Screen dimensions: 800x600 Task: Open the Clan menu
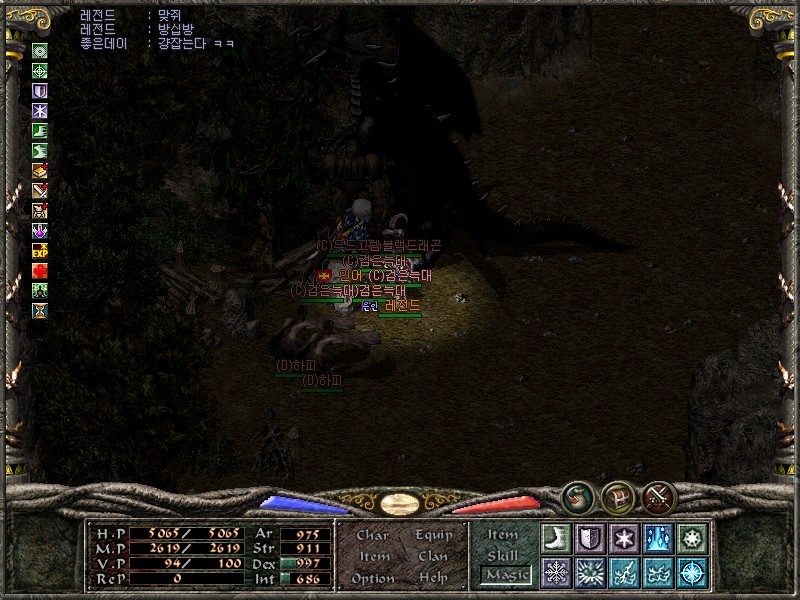coord(434,556)
